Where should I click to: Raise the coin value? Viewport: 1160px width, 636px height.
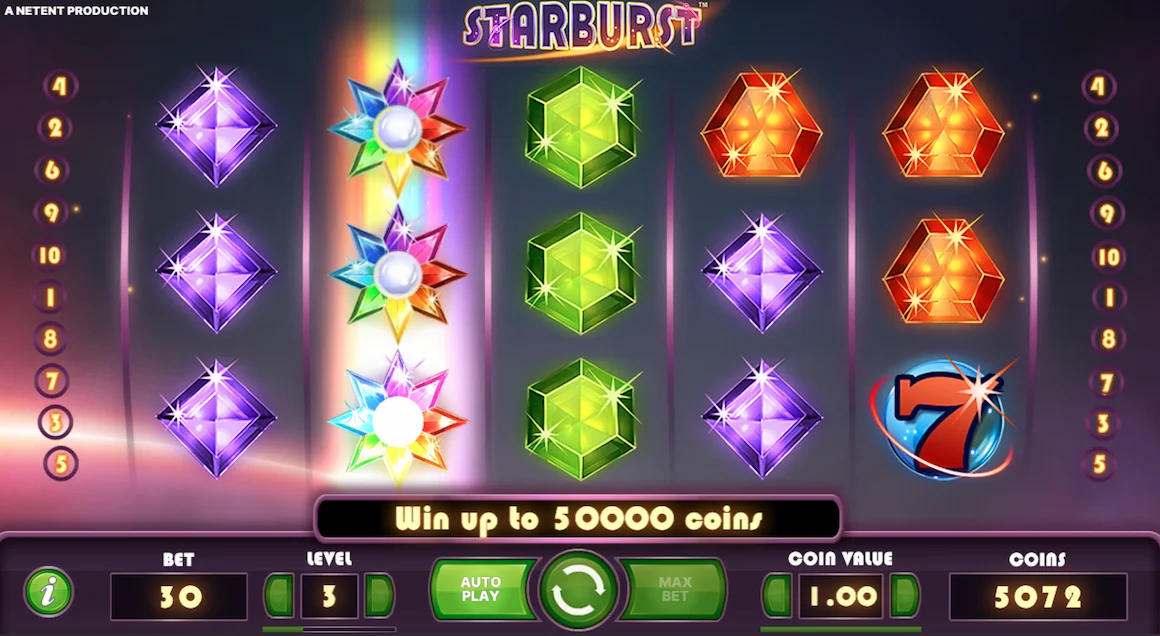click(x=904, y=596)
